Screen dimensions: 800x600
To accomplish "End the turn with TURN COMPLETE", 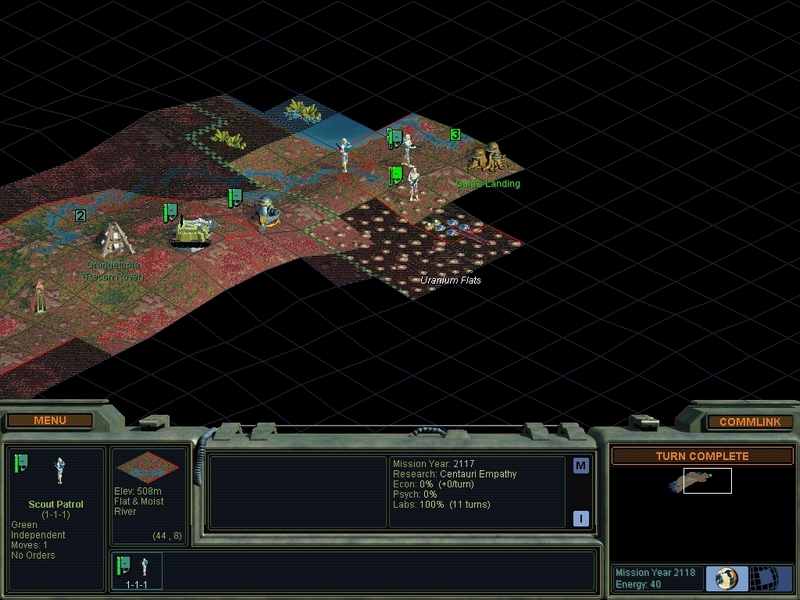I will coord(701,456).
